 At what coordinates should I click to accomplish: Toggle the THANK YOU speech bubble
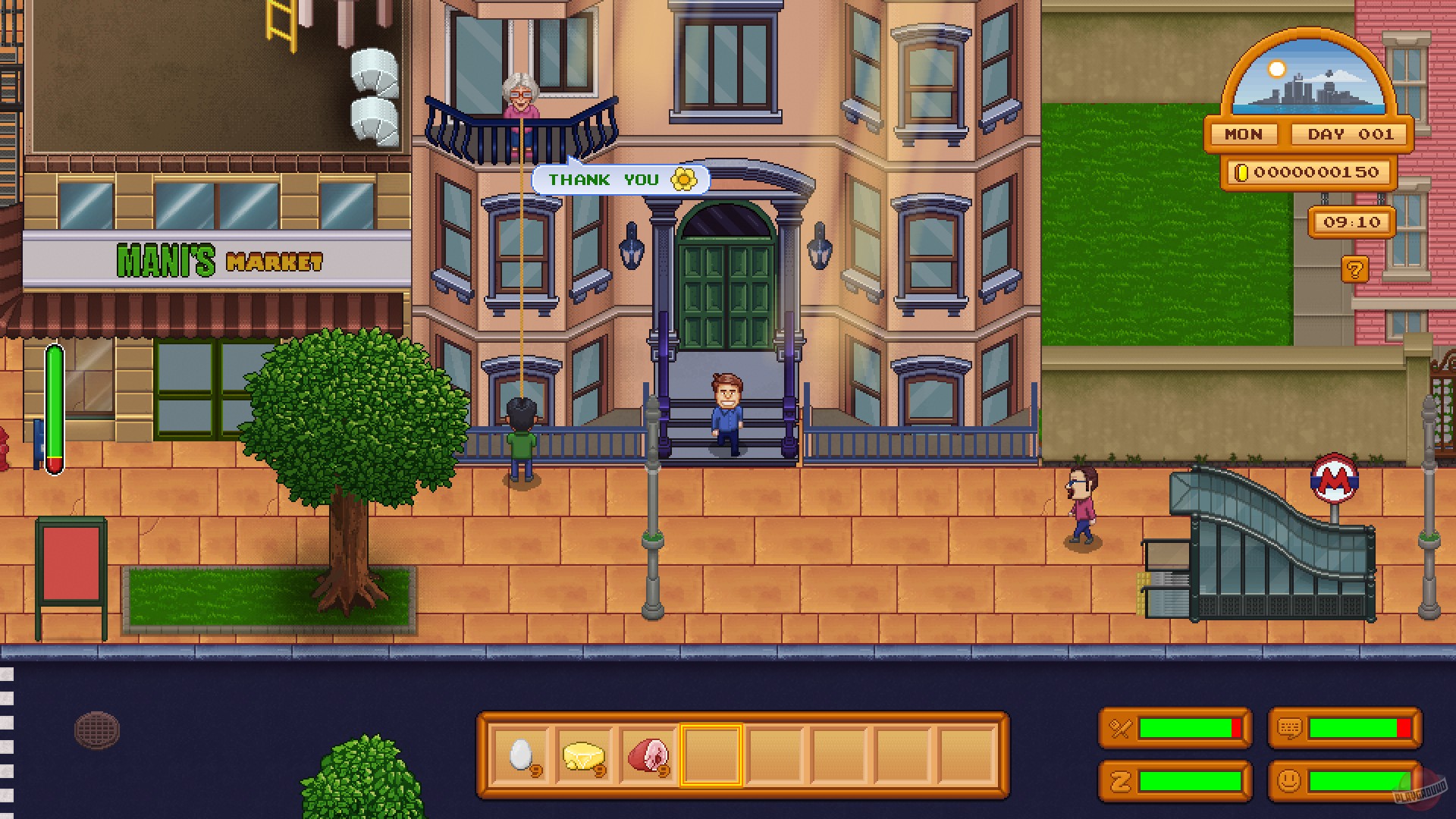pyautogui.click(x=620, y=179)
